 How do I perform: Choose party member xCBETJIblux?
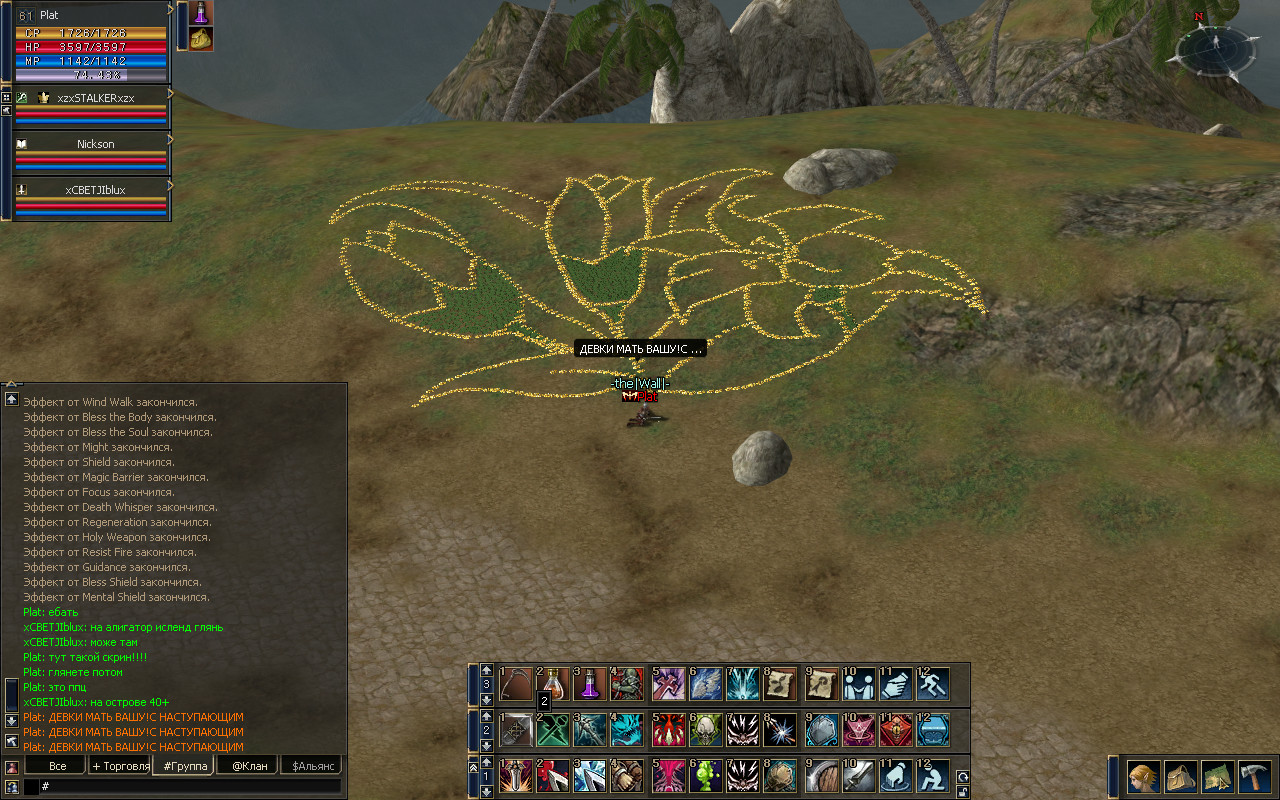[95, 190]
